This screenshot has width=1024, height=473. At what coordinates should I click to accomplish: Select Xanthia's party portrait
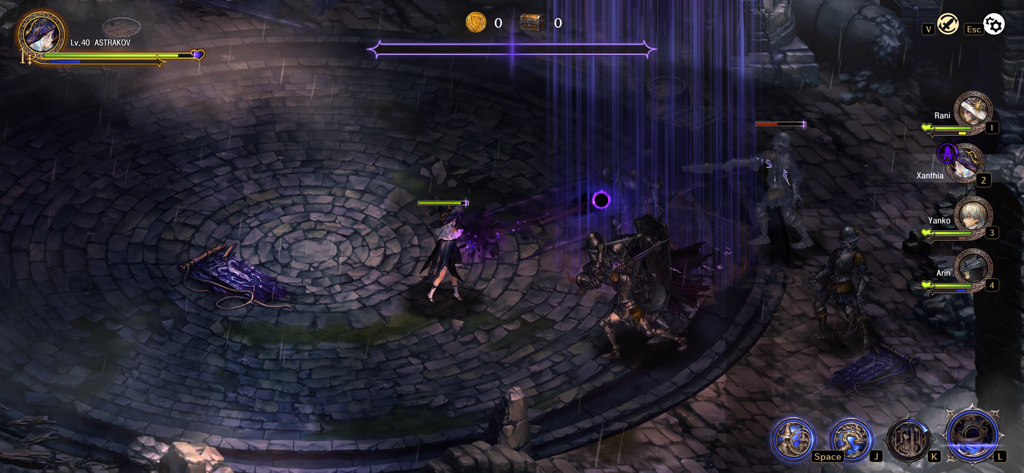(966, 164)
